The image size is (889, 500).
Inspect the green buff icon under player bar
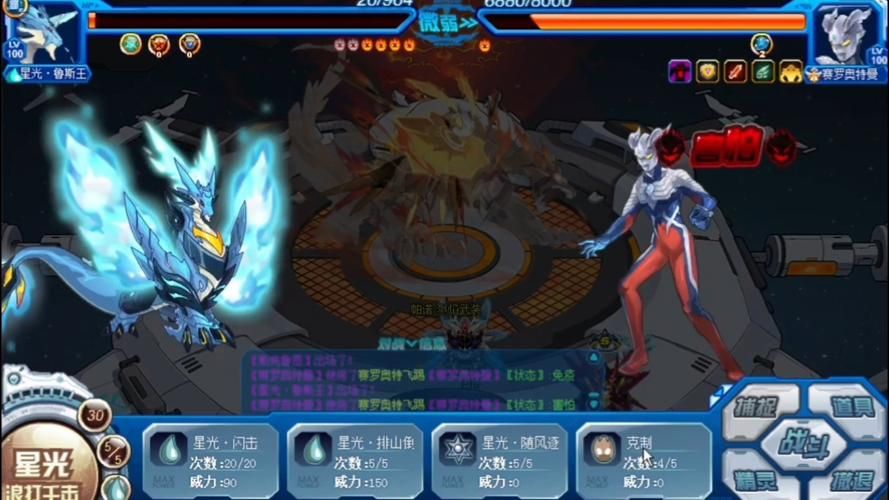coord(130,43)
